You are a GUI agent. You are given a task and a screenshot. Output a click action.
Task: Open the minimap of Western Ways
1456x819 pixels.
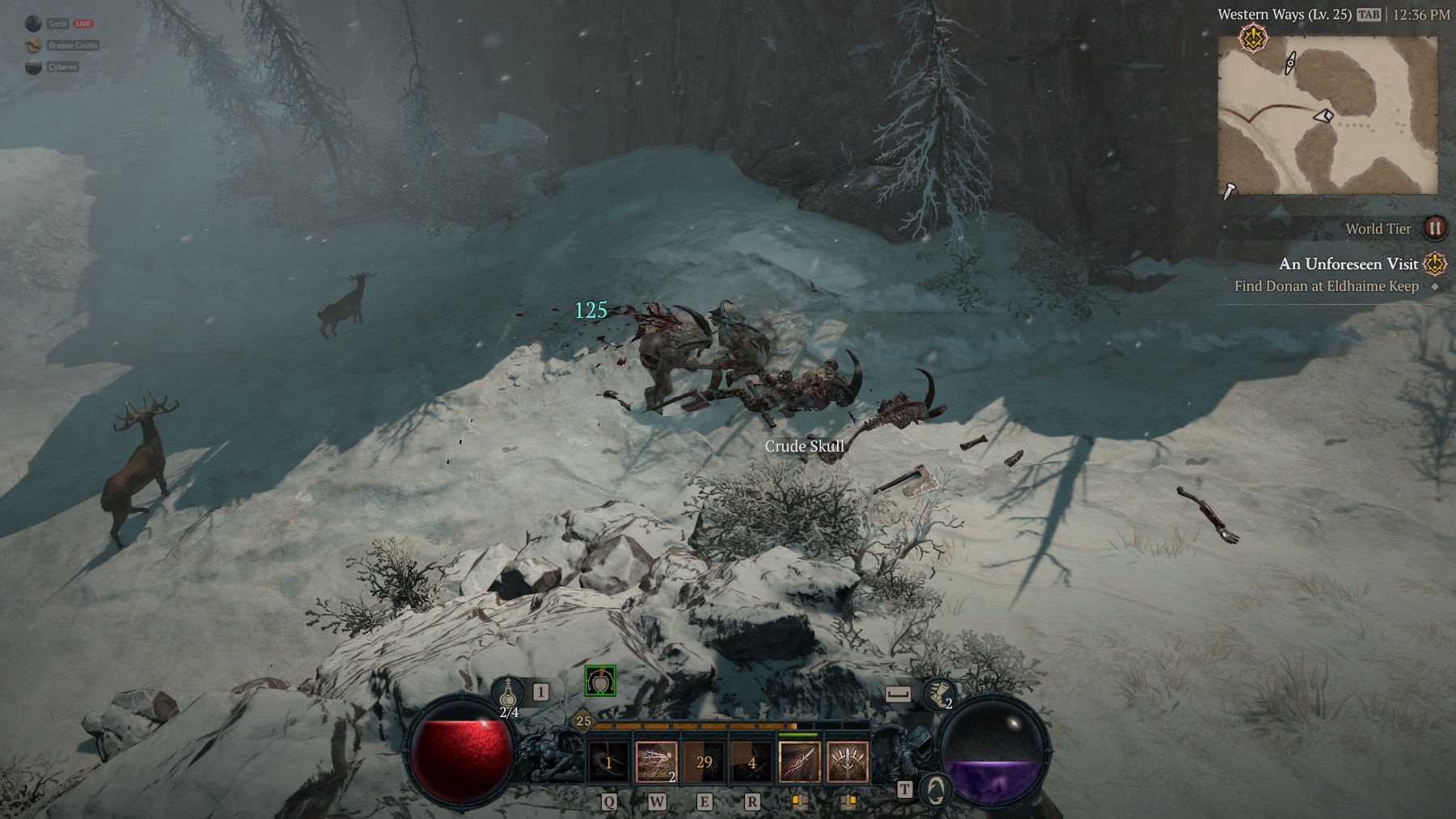1327,115
